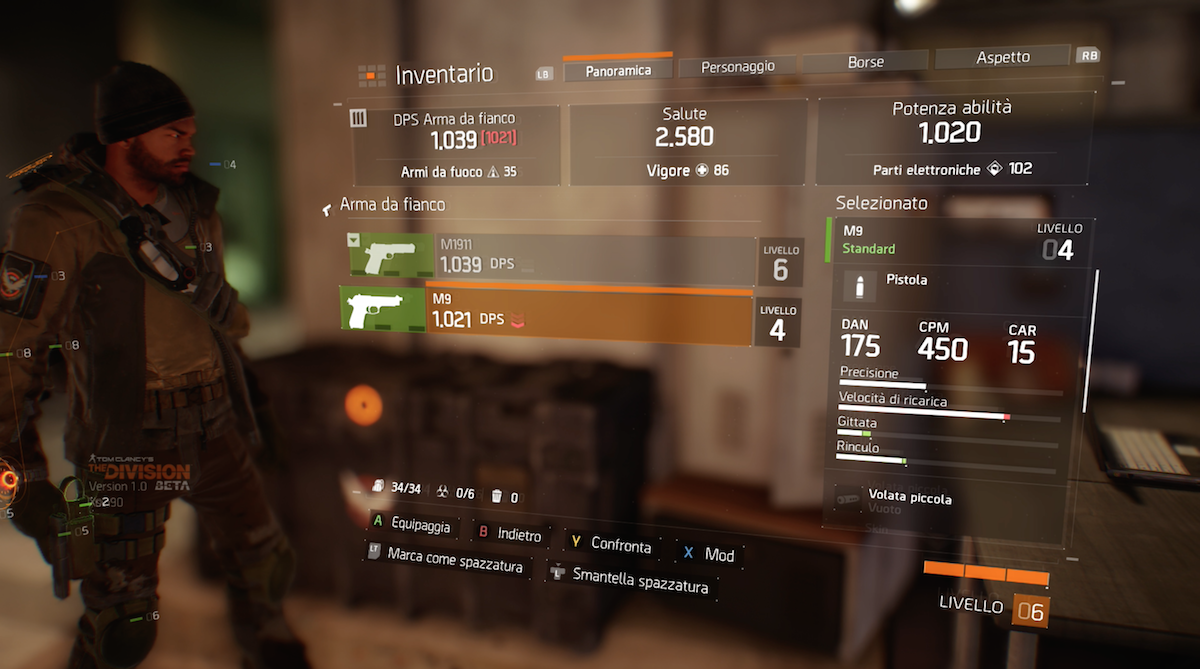Choose the Confronta option

click(x=611, y=544)
